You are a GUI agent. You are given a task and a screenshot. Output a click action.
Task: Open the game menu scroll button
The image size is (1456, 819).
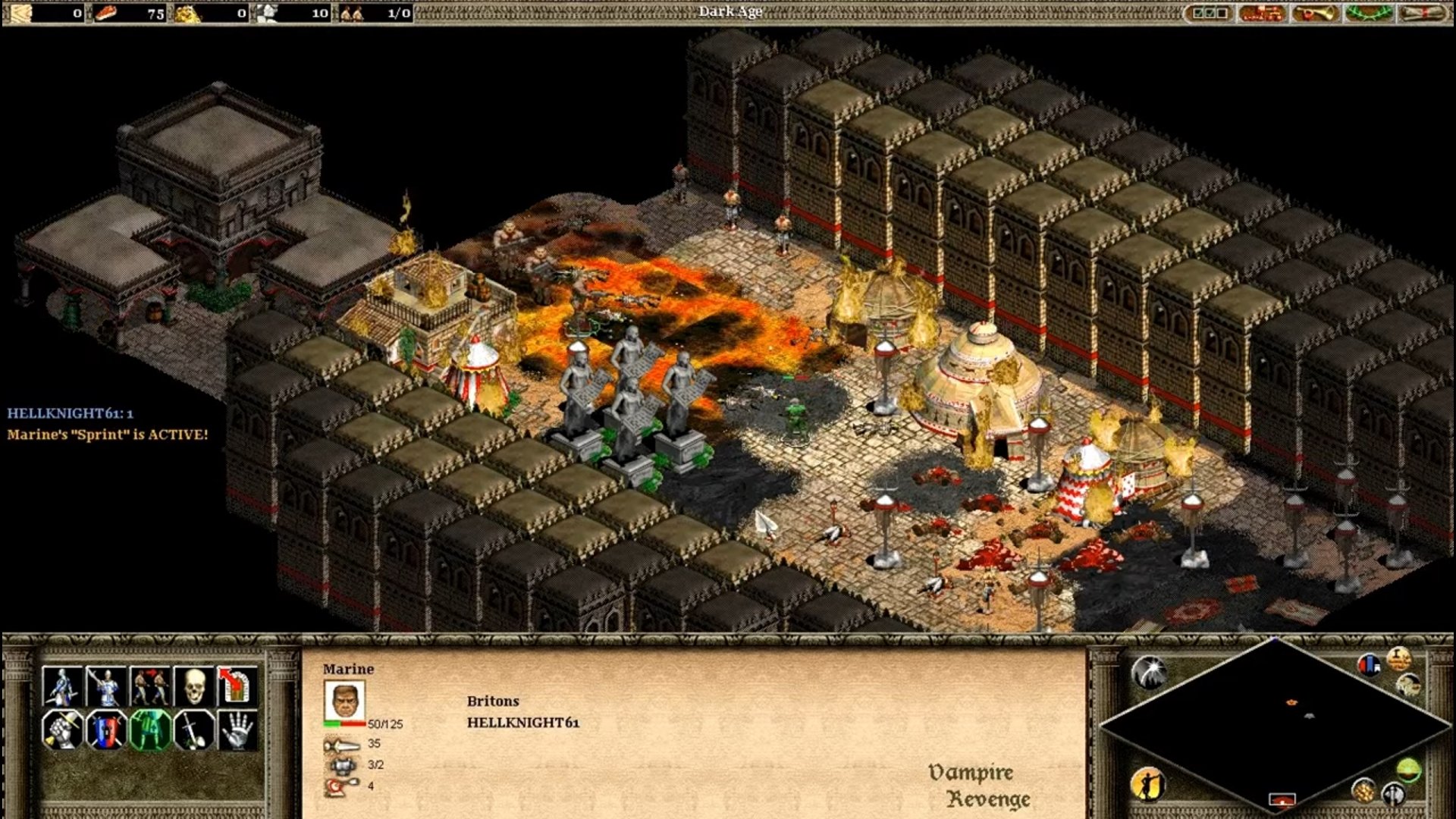(1422, 13)
